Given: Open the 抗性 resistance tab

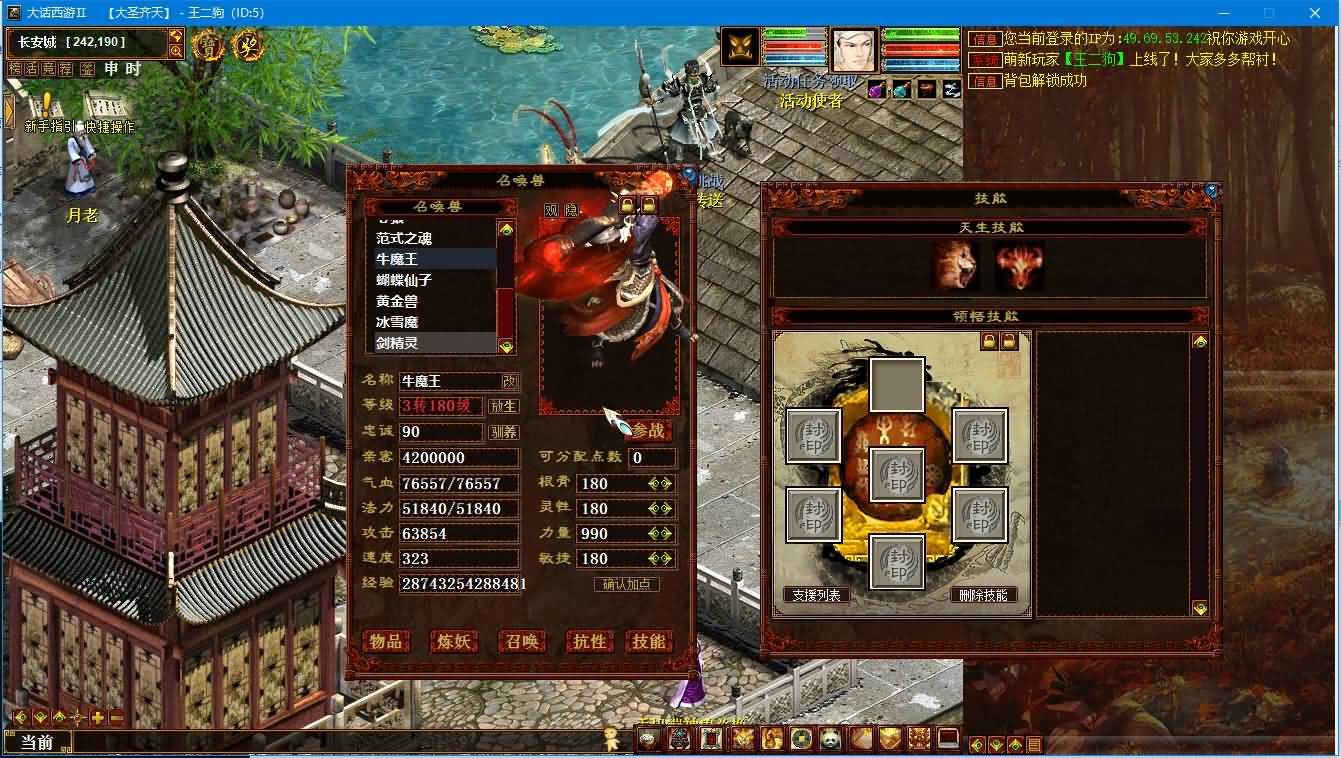Looking at the screenshot, I should click(589, 642).
